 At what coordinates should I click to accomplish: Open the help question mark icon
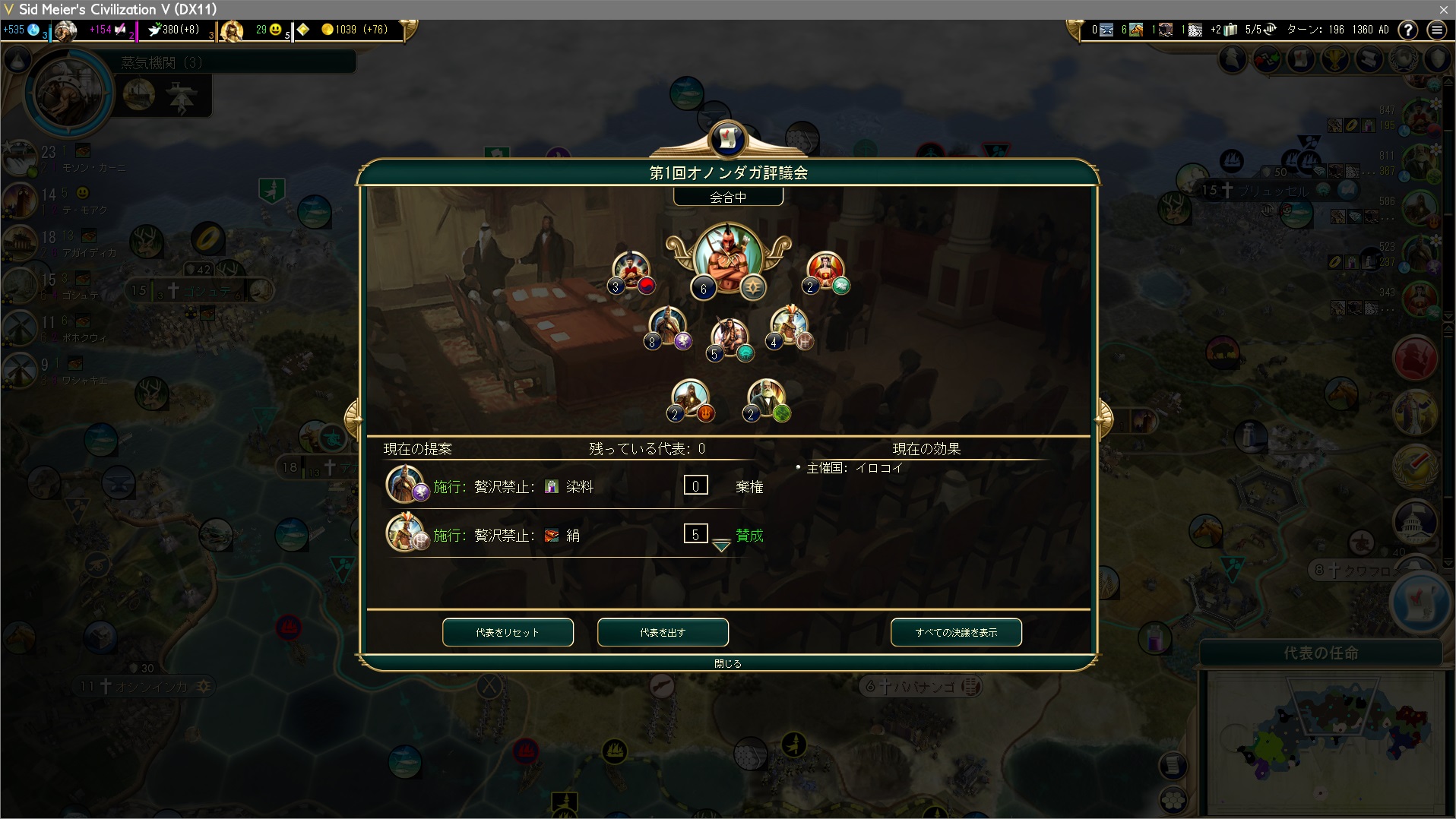(1408, 30)
